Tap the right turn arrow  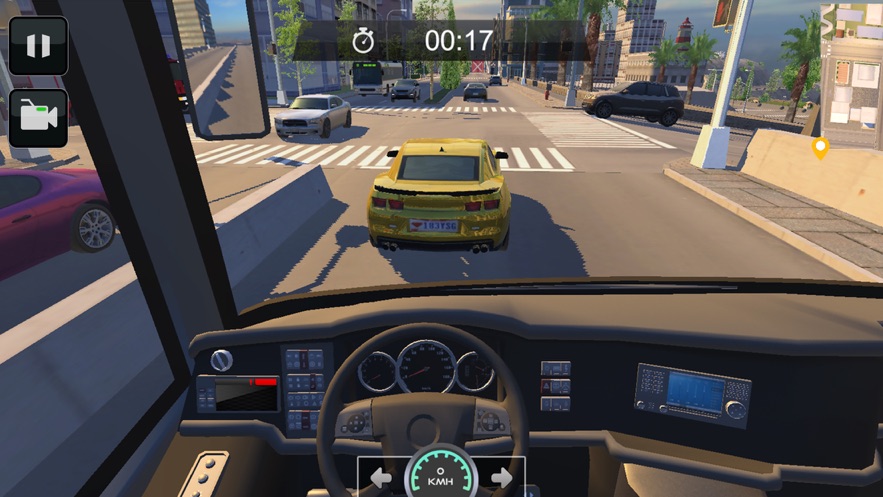(x=502, y=478)
